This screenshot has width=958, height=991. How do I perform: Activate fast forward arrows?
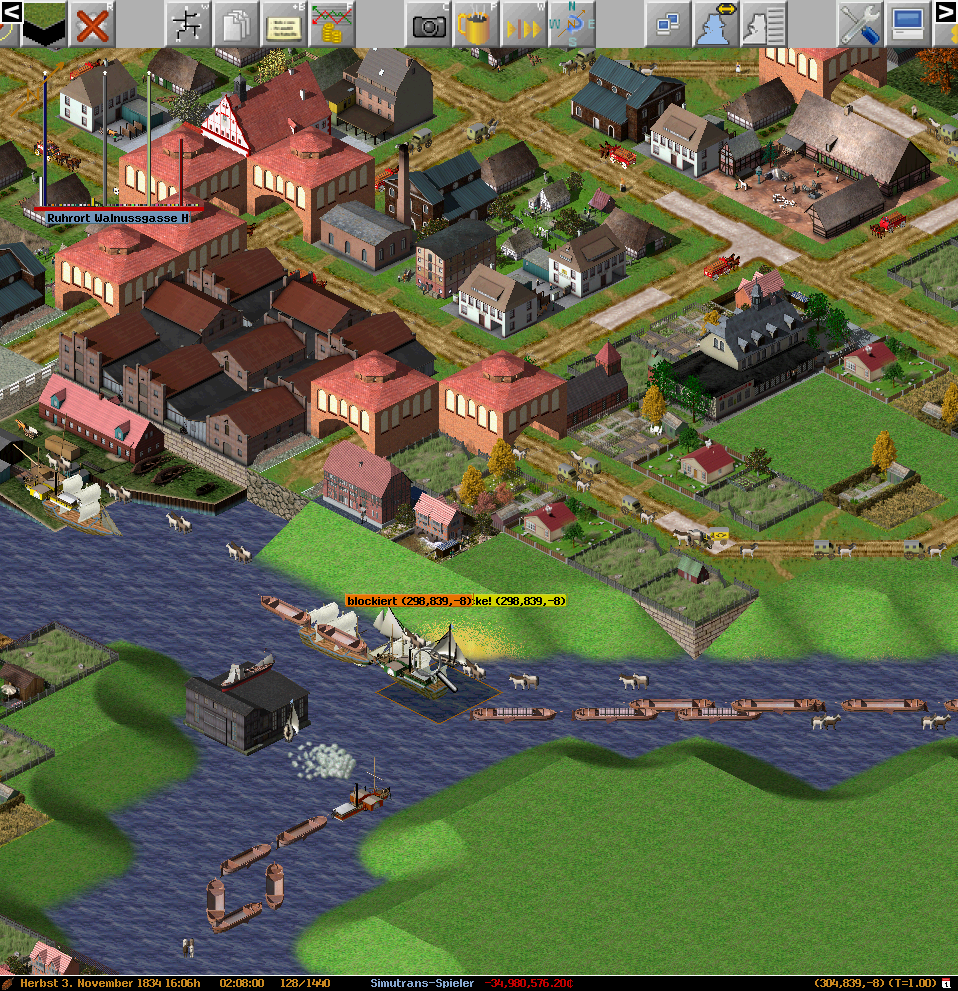[525, 22]
